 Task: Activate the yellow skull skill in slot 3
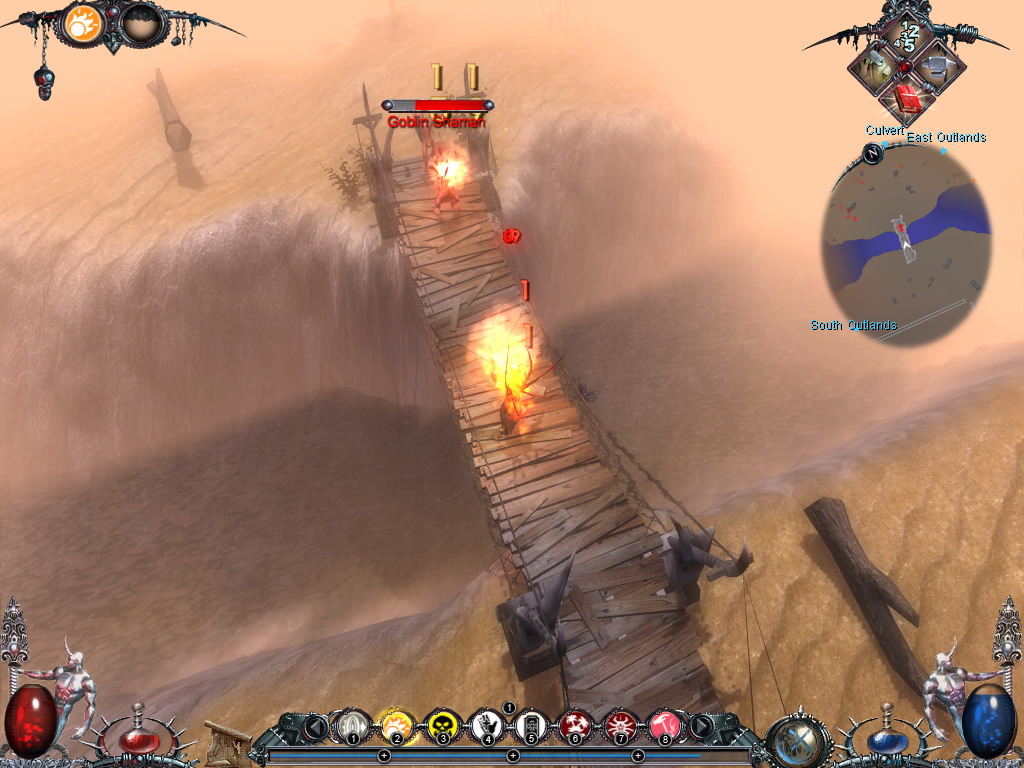441,725
